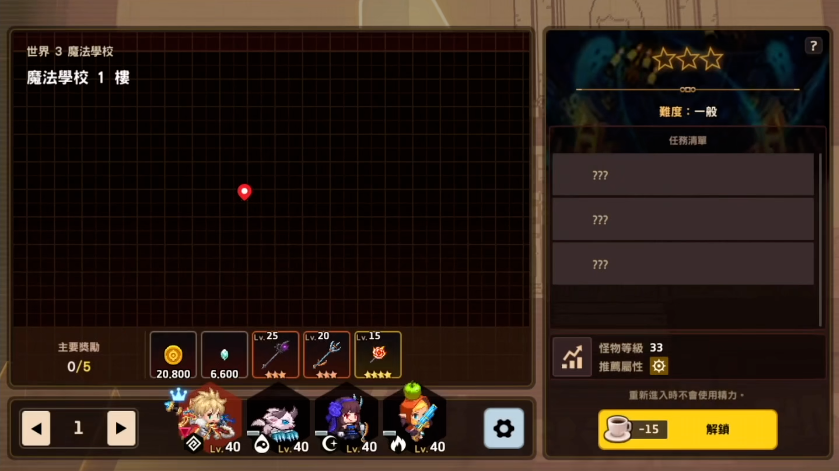This screenshot has height=471, width=839.
Task: Choose the dark-haired mage hero portrait
Action: tap(345, 420)
